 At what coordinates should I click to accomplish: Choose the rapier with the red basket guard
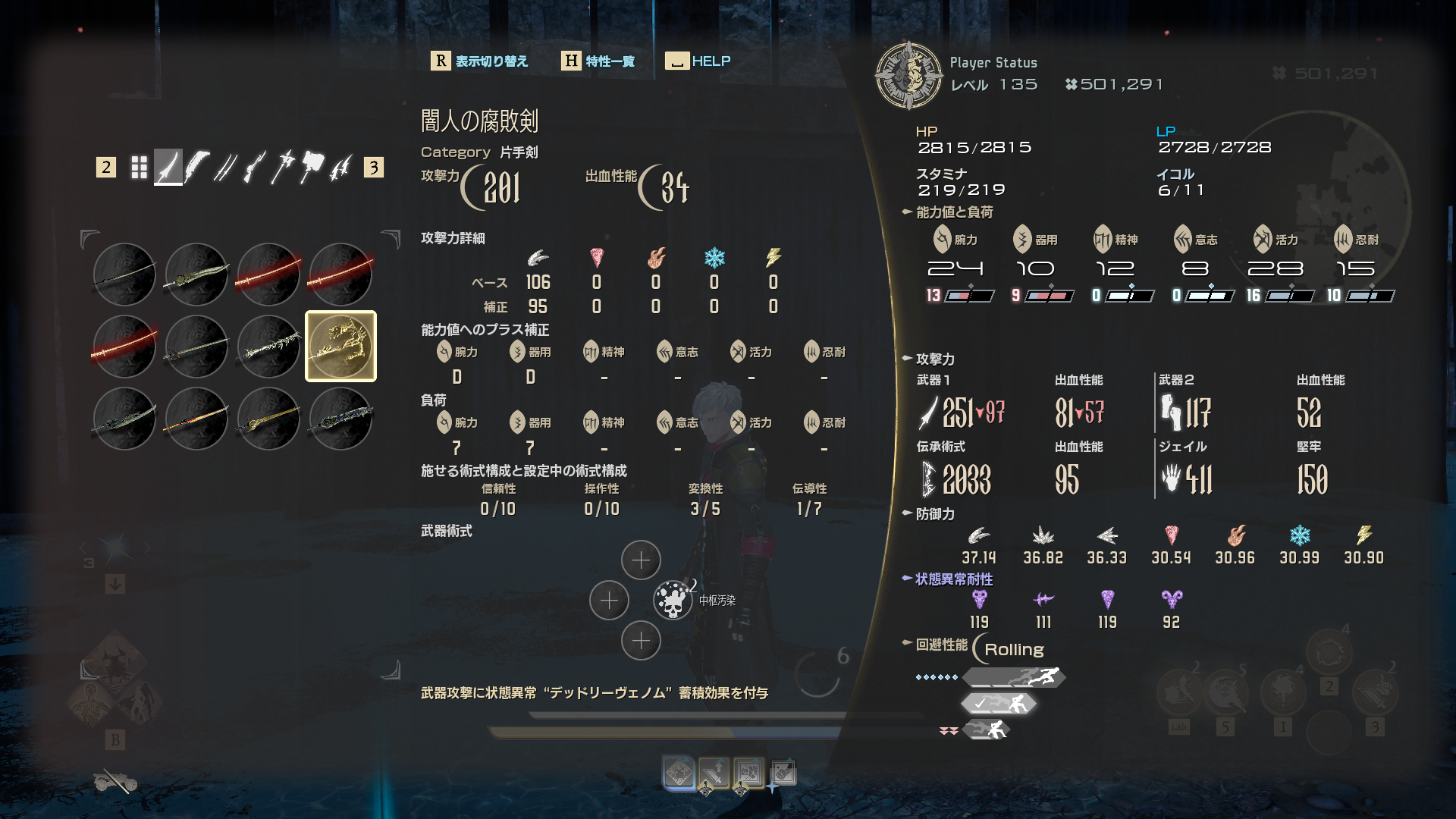[196, 347]
